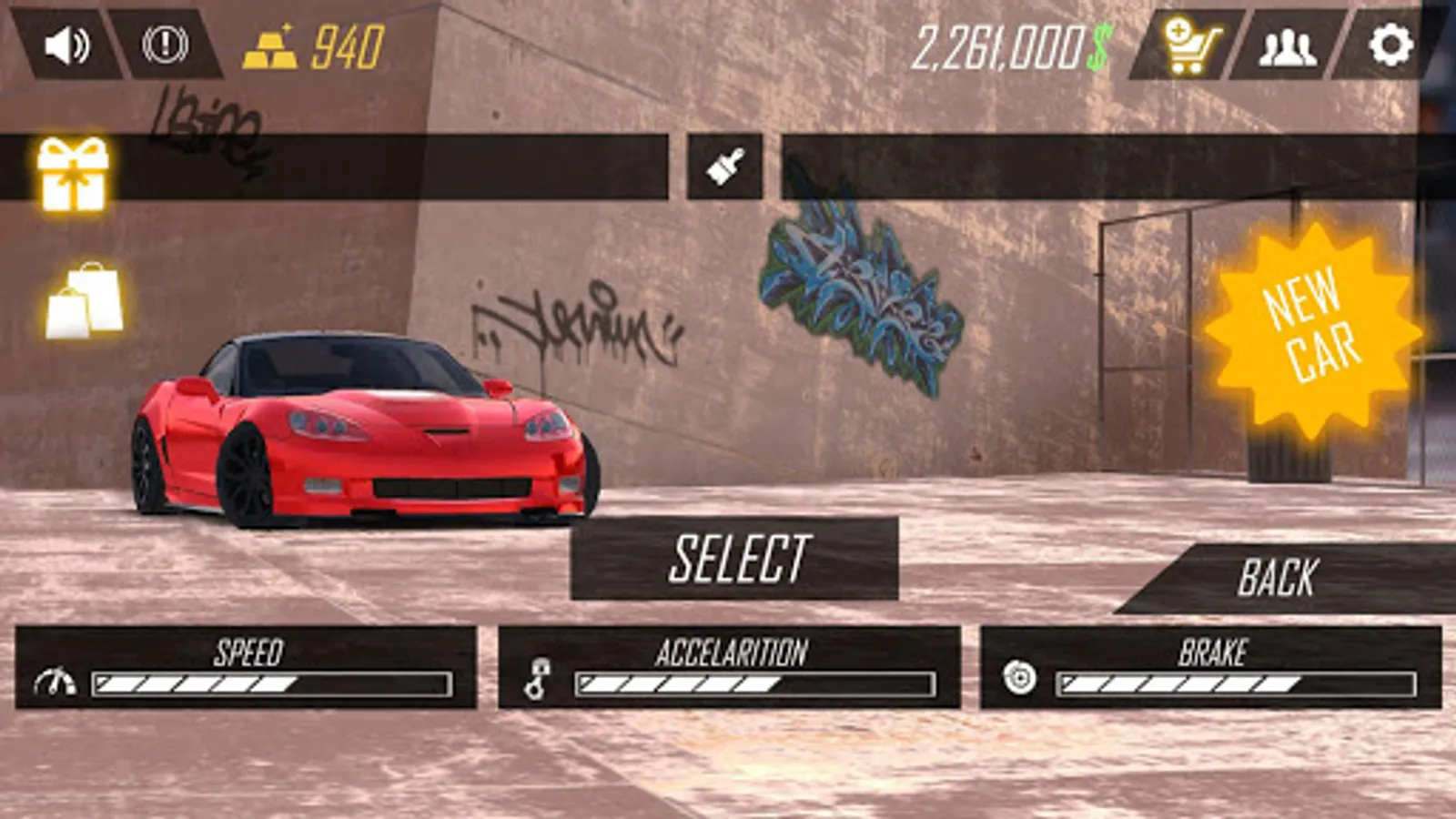Open the friends group icon
The height and width of the screenshot is (819, 1456).
click(1287, 45)
